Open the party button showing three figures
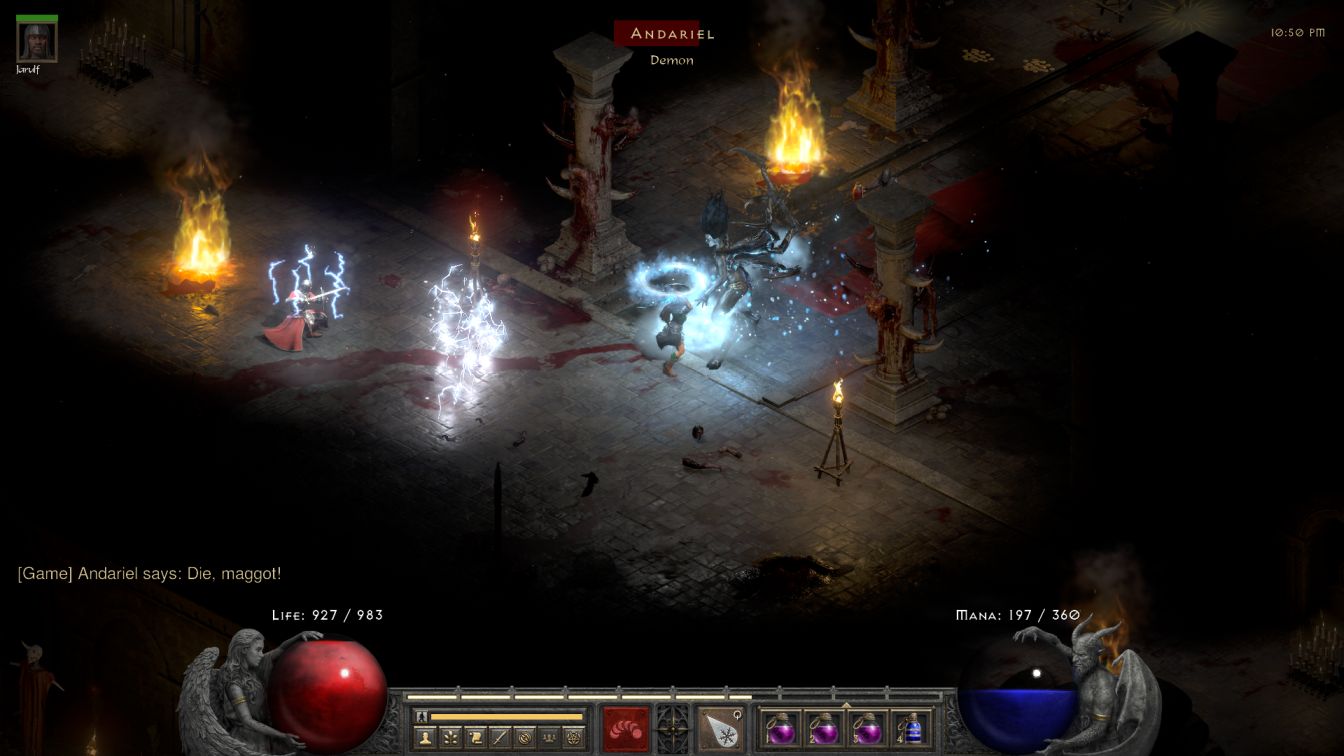 (x=549, y=738)
